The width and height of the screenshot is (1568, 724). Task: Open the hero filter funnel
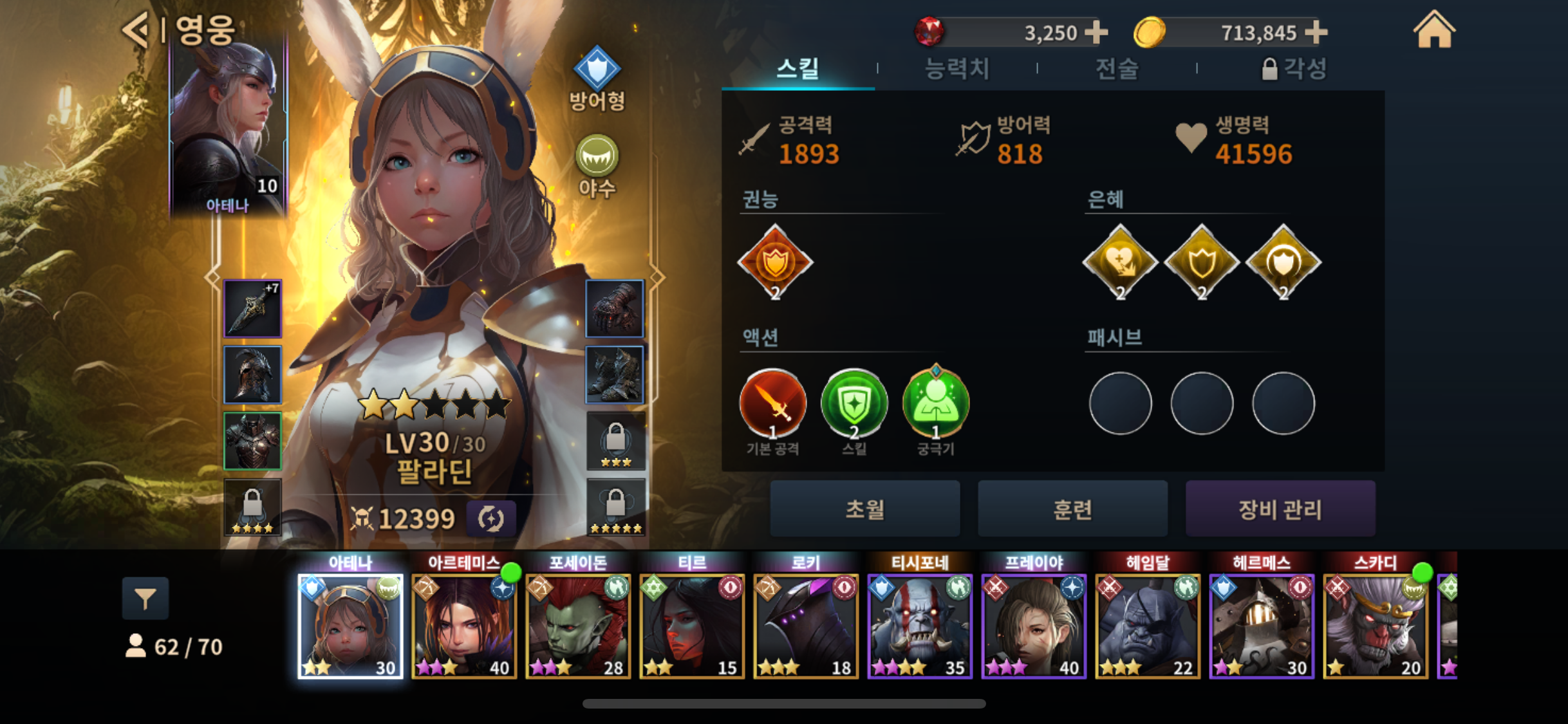click(x=145, y=599)
